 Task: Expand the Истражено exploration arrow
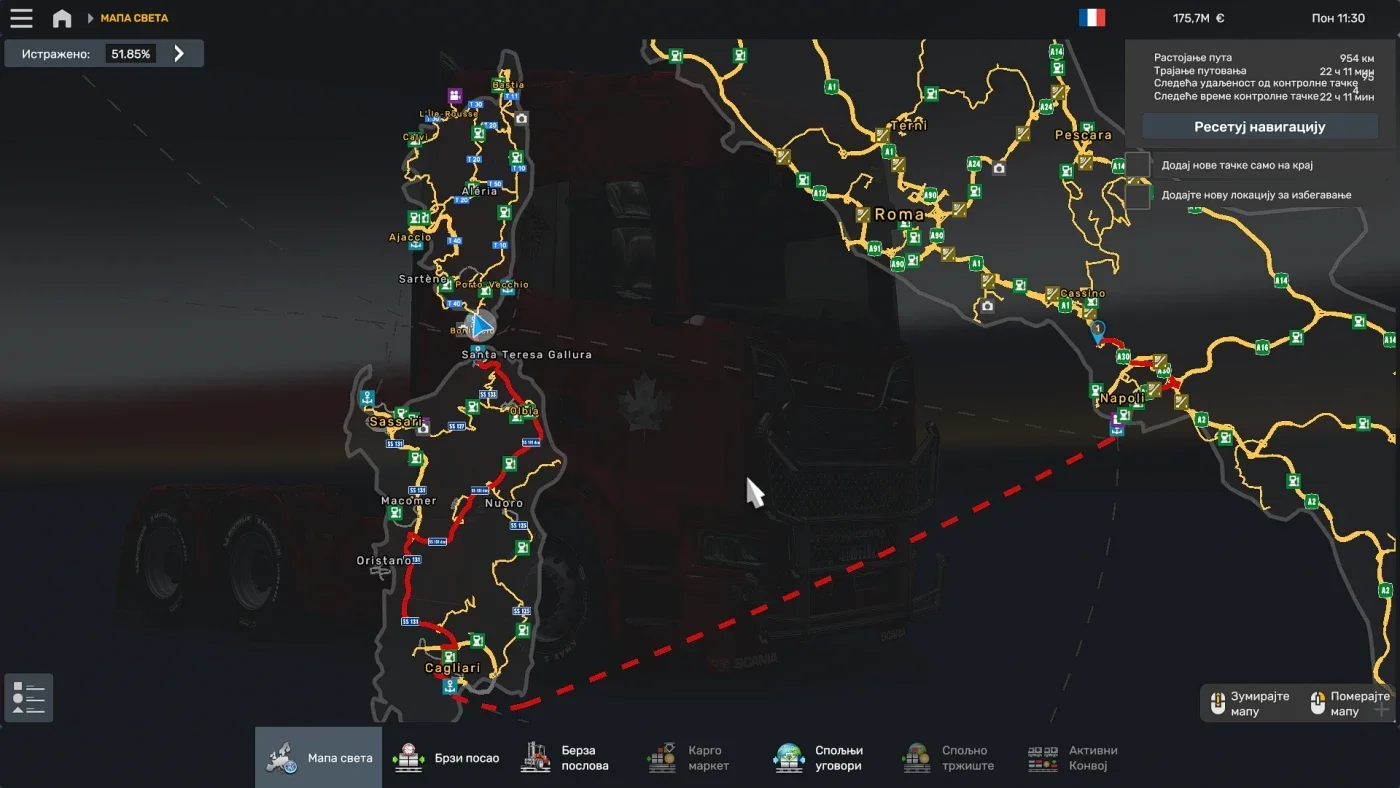pyautogui.click(x=179, y=54)
